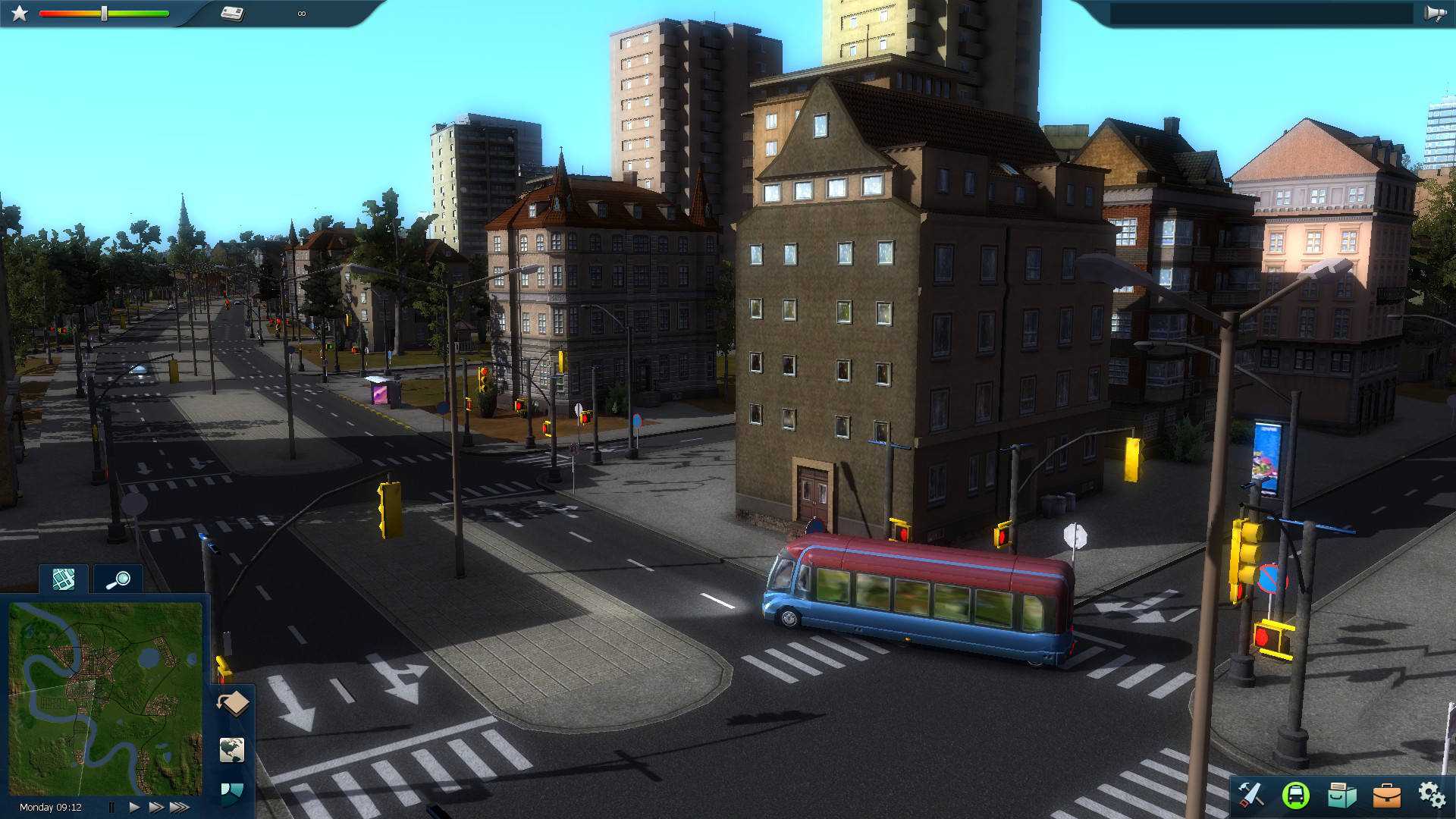Open the construction tools menu
The width and height of the screenshot is (1456, 819).
click(1251, 795)
